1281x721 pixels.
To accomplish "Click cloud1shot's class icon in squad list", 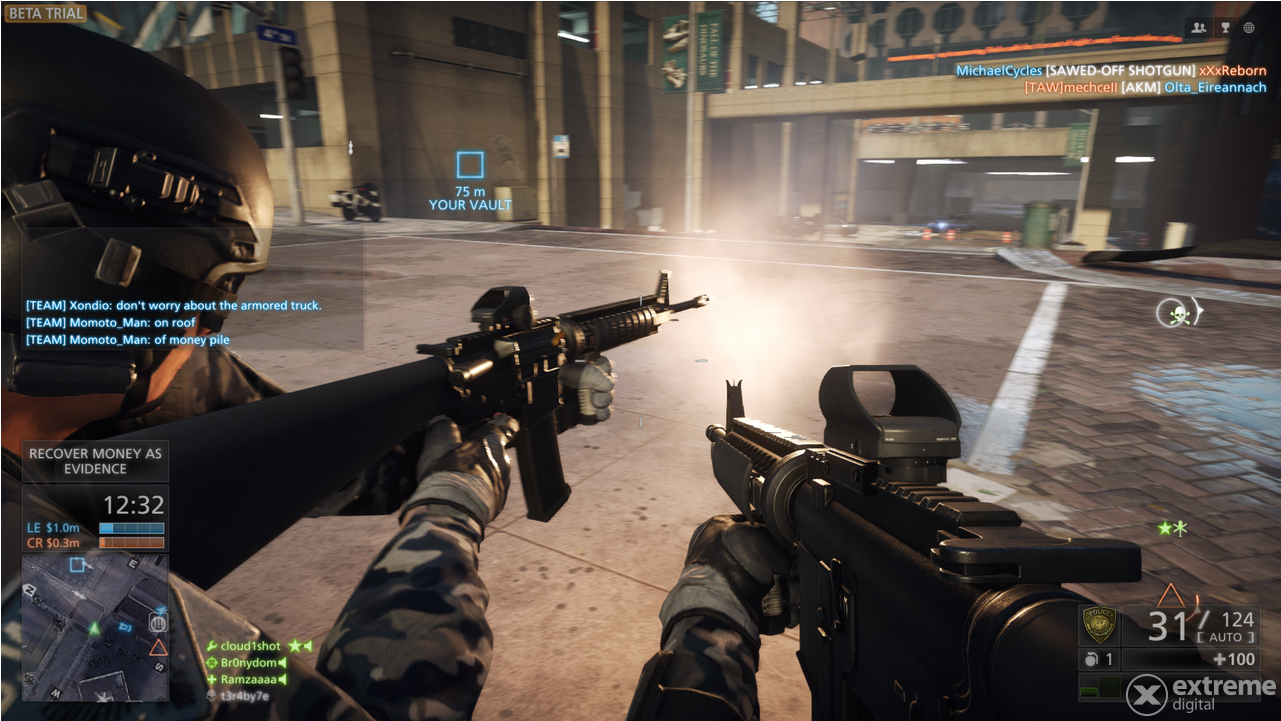I will pyautogui.click(x=213, y=645).
